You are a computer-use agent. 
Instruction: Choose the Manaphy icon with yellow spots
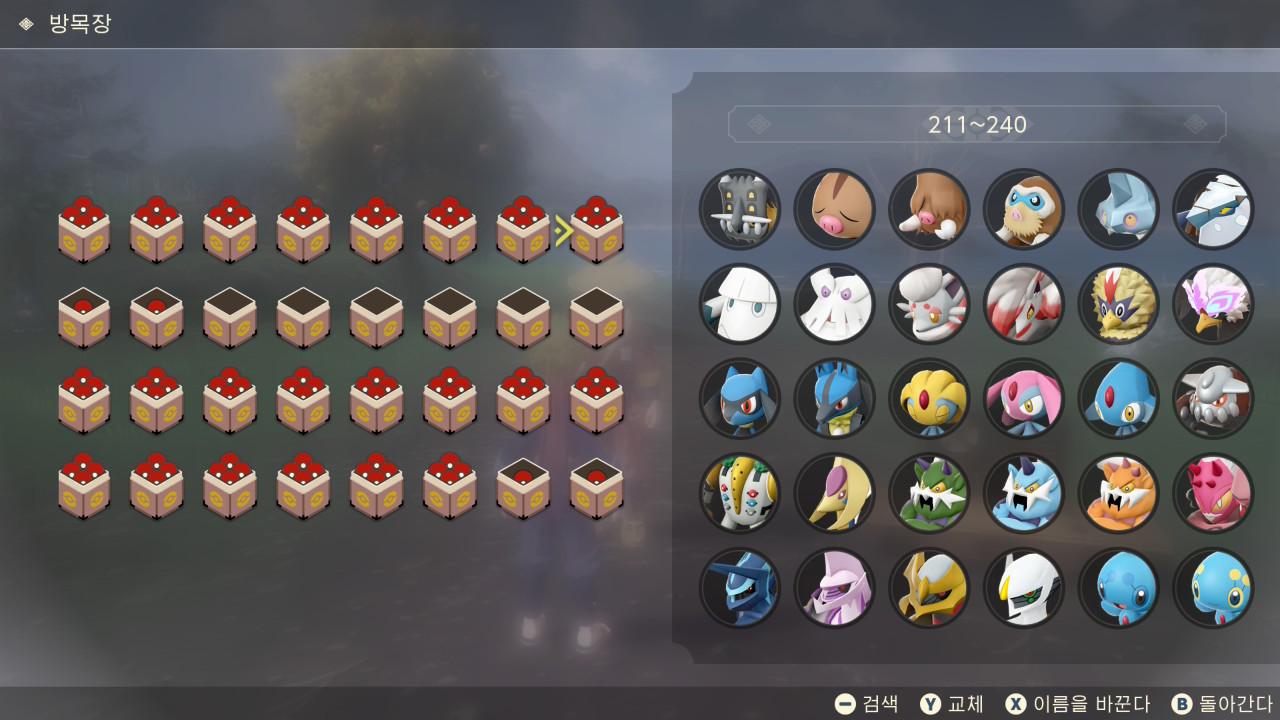(x=1213, y=588)
